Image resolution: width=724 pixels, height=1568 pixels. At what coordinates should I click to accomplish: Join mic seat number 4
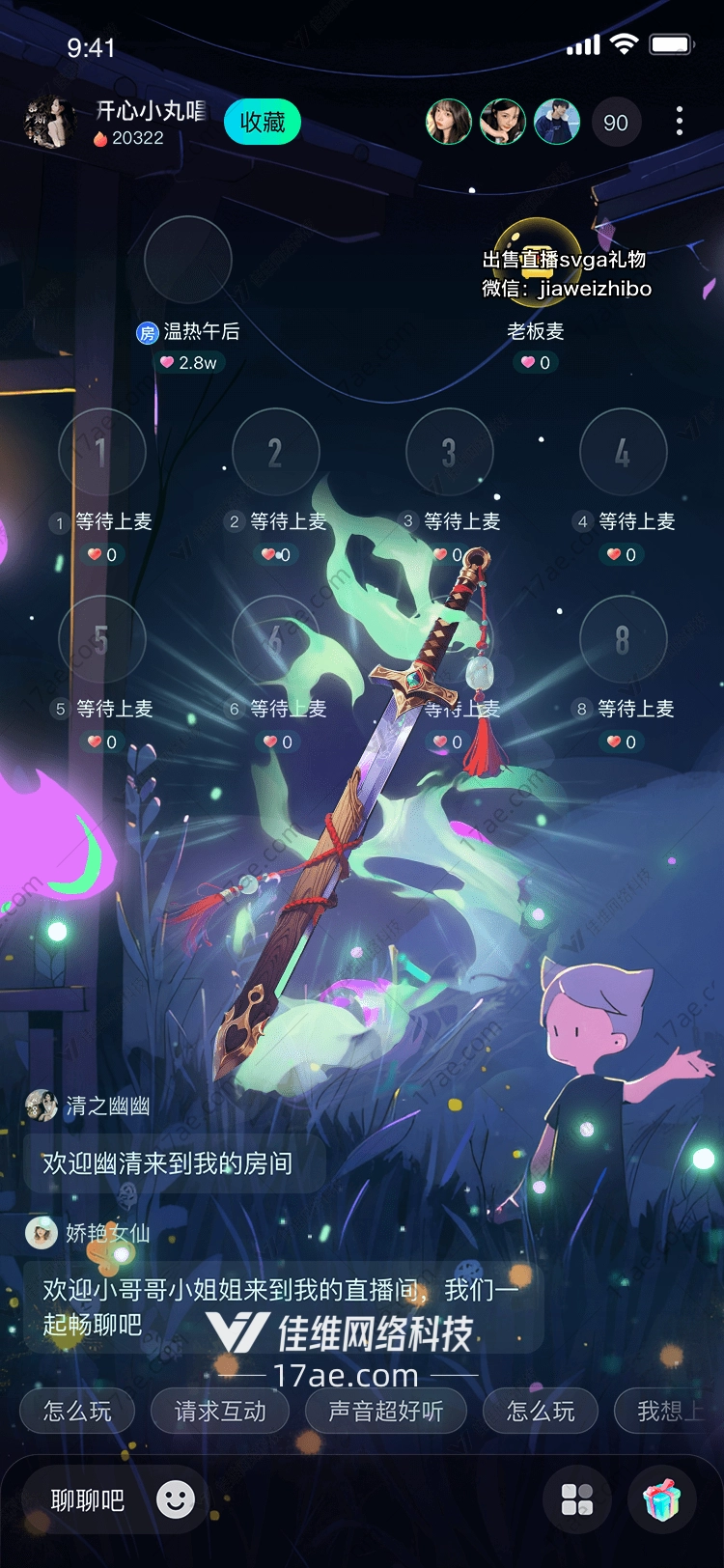point(623,452)
